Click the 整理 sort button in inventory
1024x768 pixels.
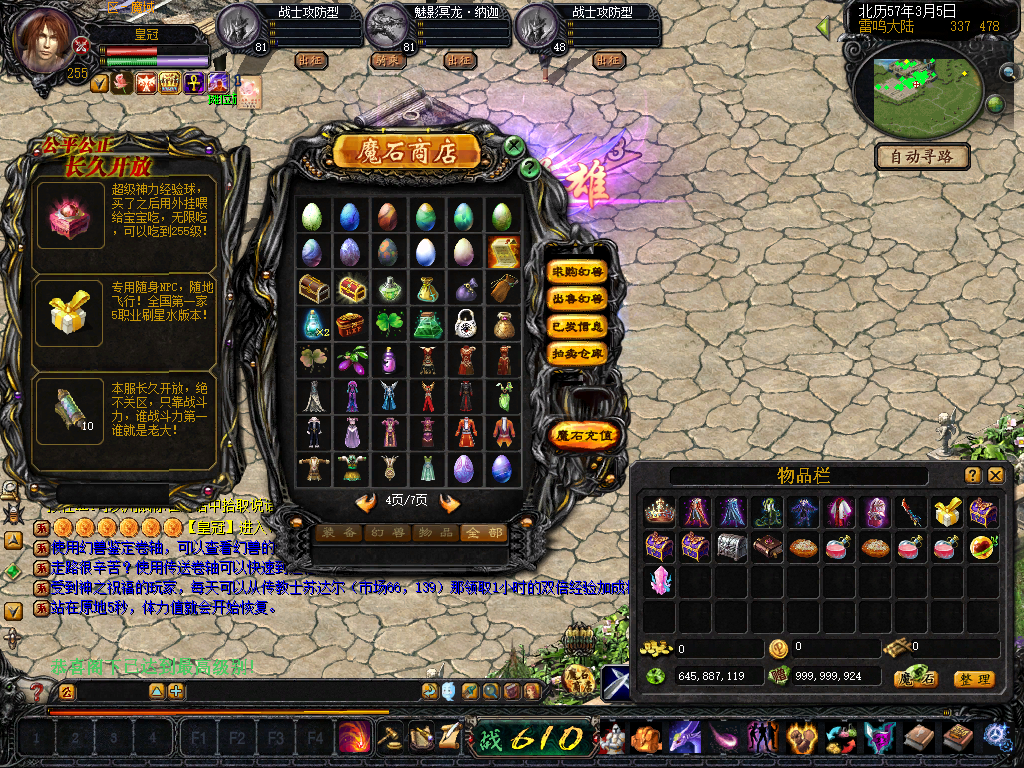click(973, 679)
